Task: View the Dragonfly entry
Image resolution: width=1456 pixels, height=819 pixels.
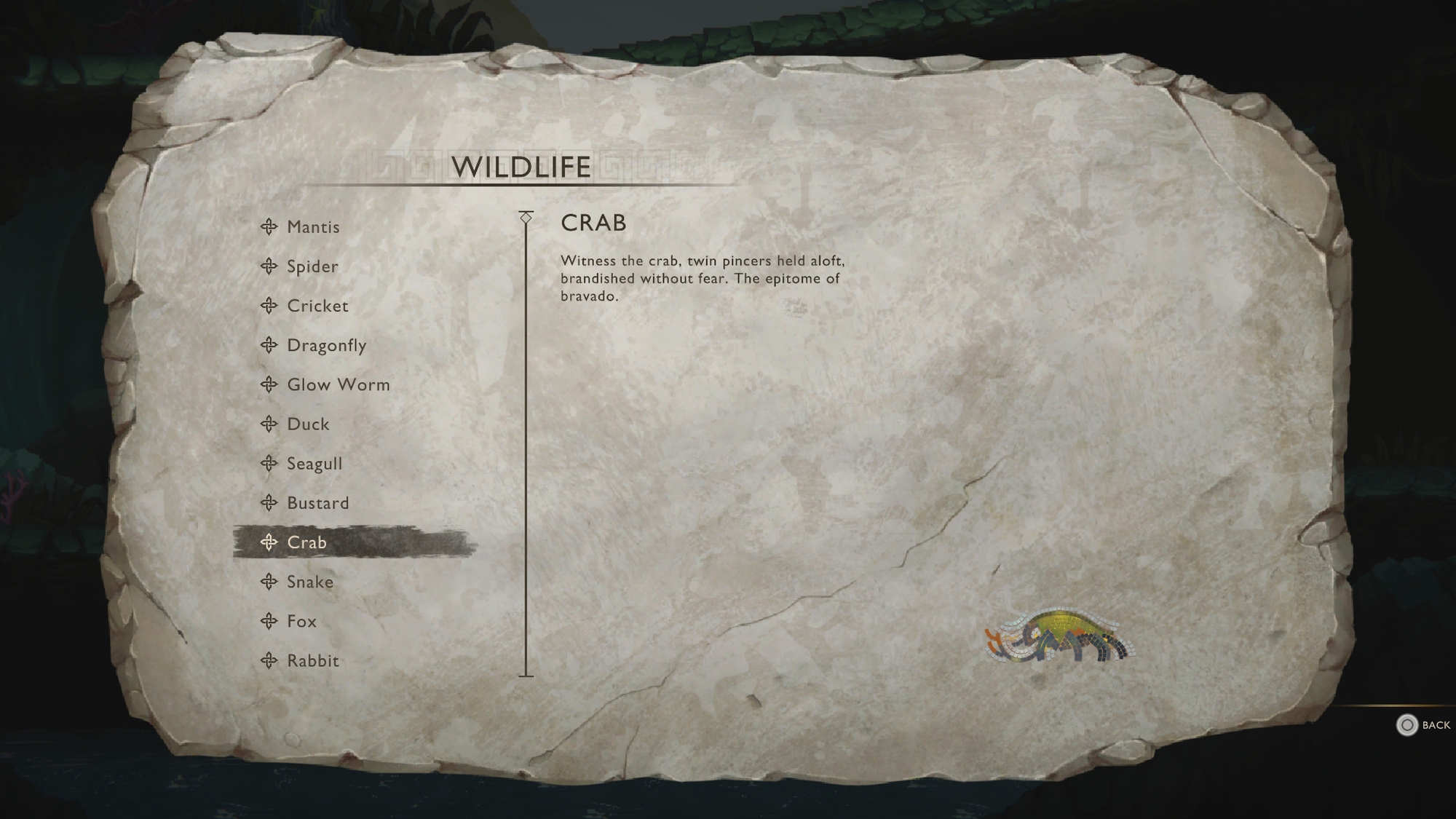Action: (326, 345)
